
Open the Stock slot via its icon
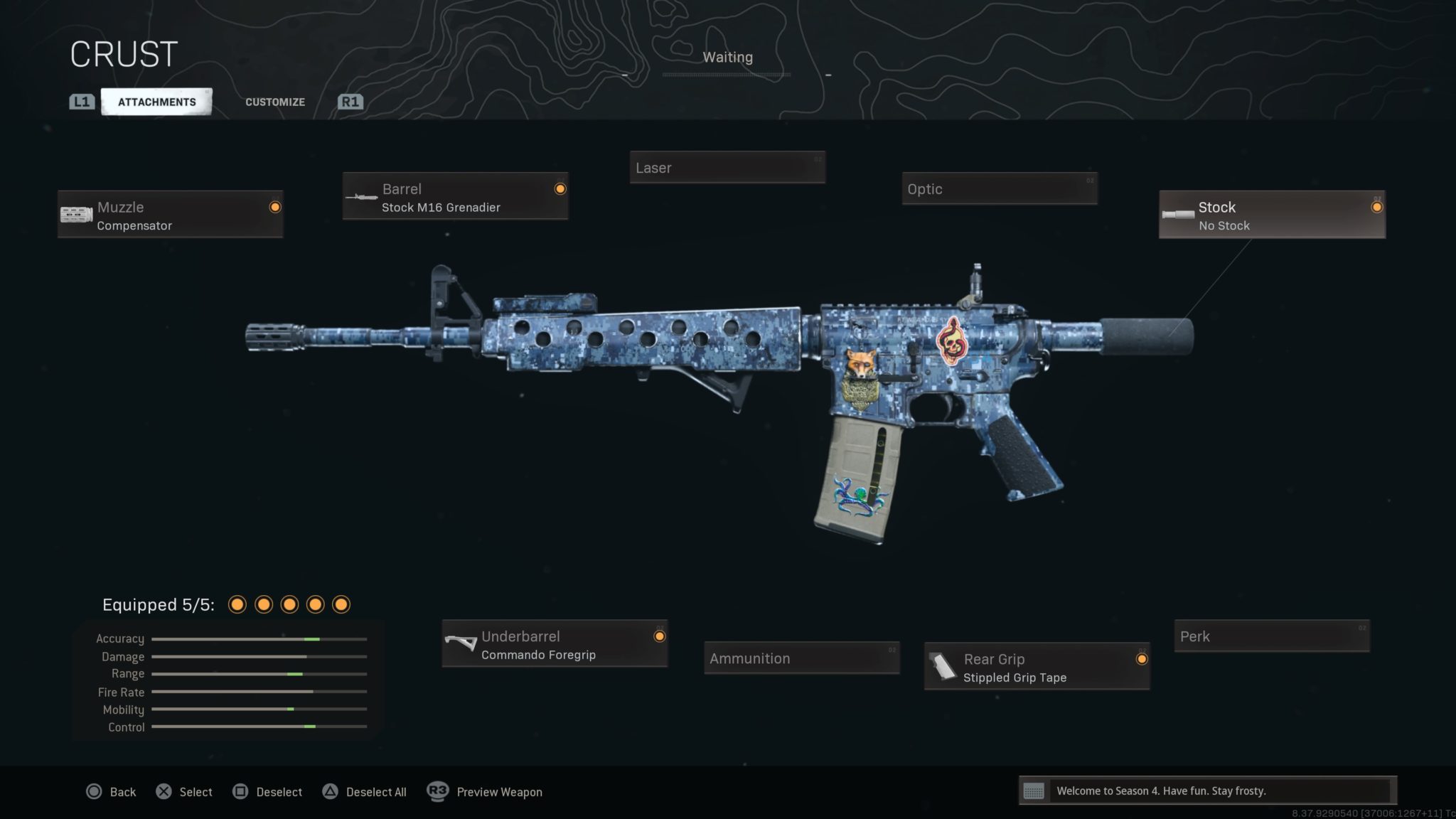click(x=1179, y=214)
